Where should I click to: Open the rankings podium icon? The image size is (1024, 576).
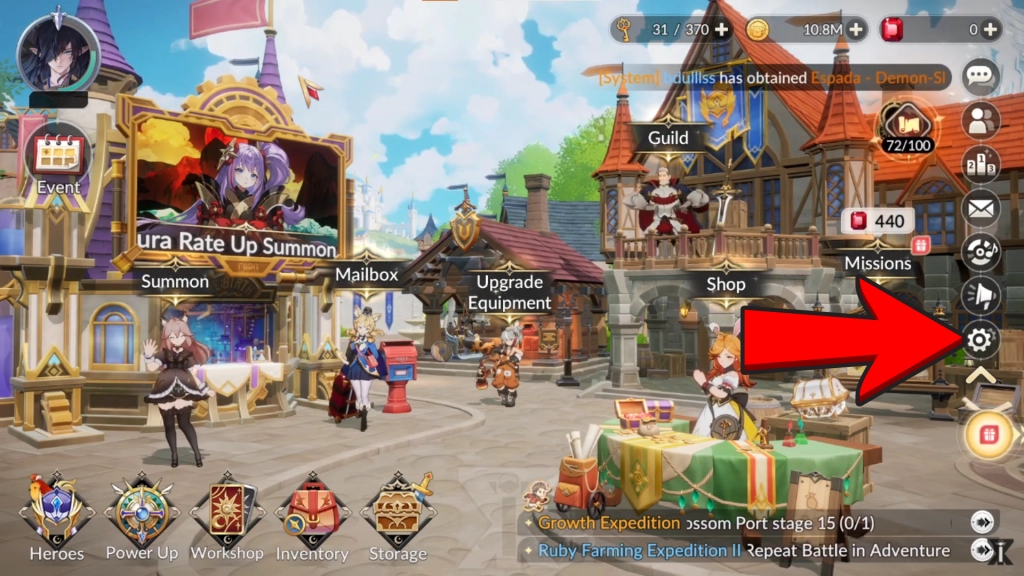click(x=980, y=164)
